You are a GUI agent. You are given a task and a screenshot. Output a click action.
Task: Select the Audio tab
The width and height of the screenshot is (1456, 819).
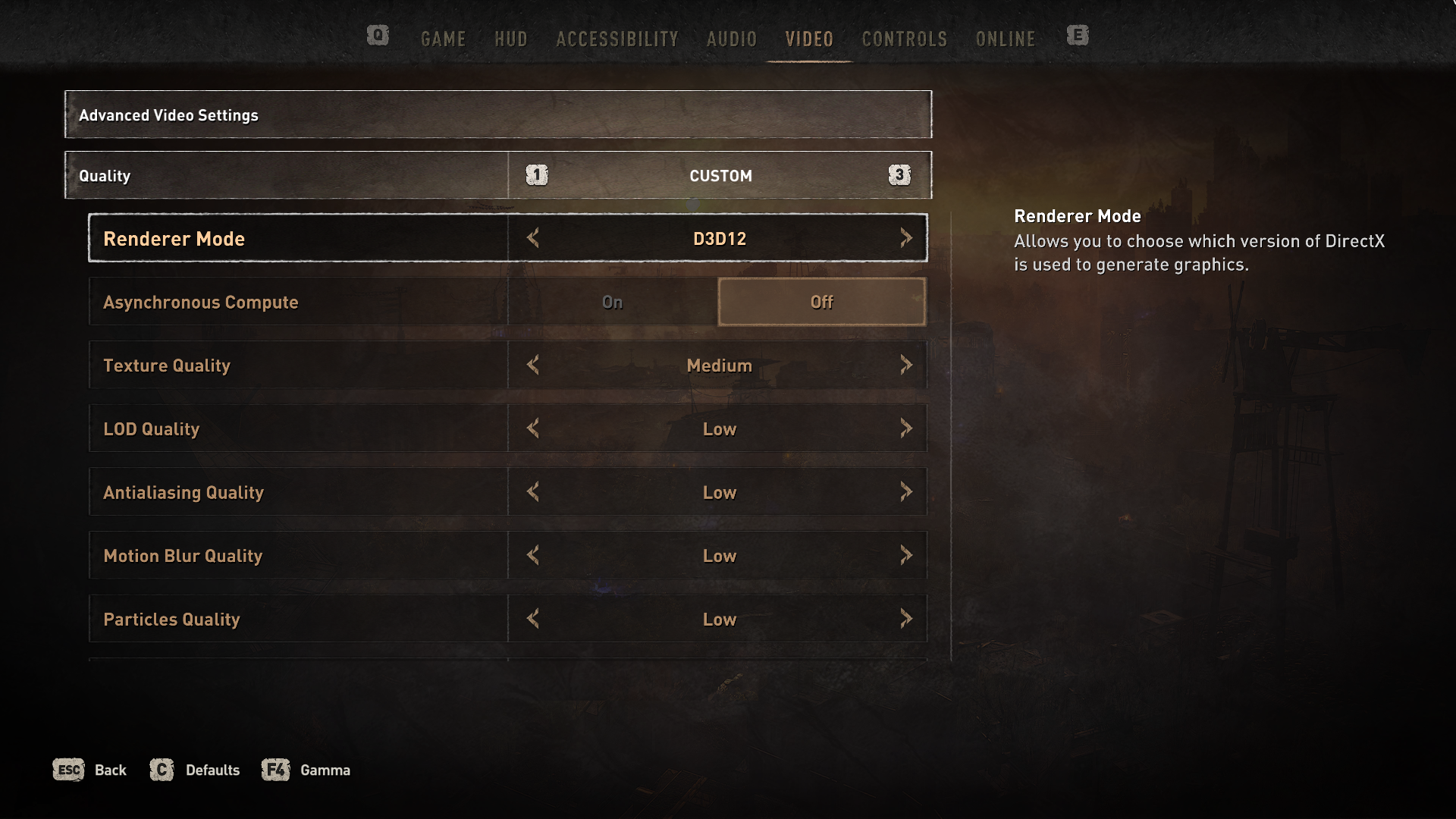(731, 39)
